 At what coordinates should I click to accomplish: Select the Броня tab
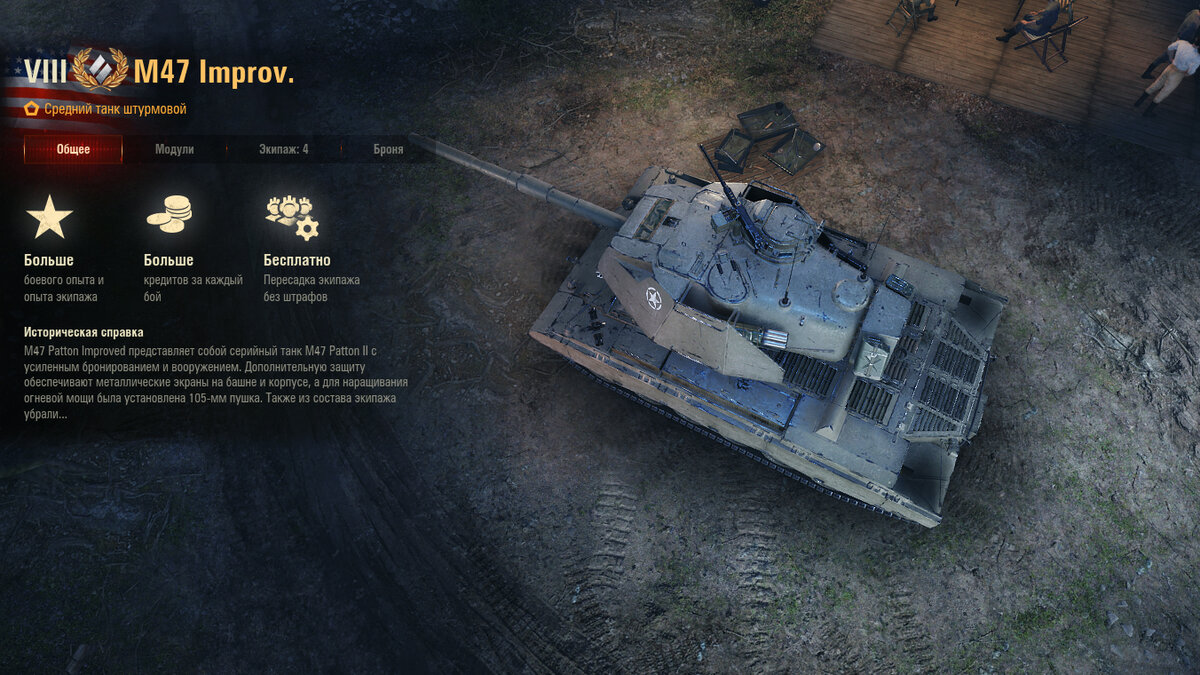[x=388, y=150]
